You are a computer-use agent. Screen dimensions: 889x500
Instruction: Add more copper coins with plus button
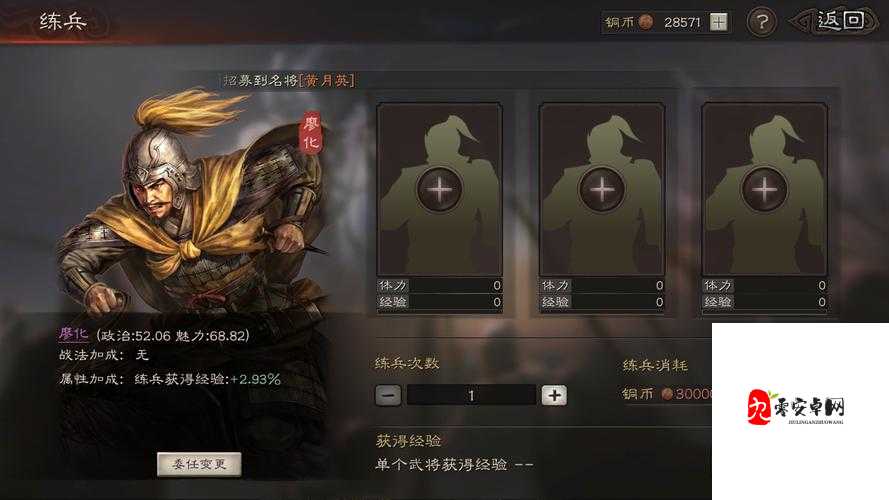(719, 21)
